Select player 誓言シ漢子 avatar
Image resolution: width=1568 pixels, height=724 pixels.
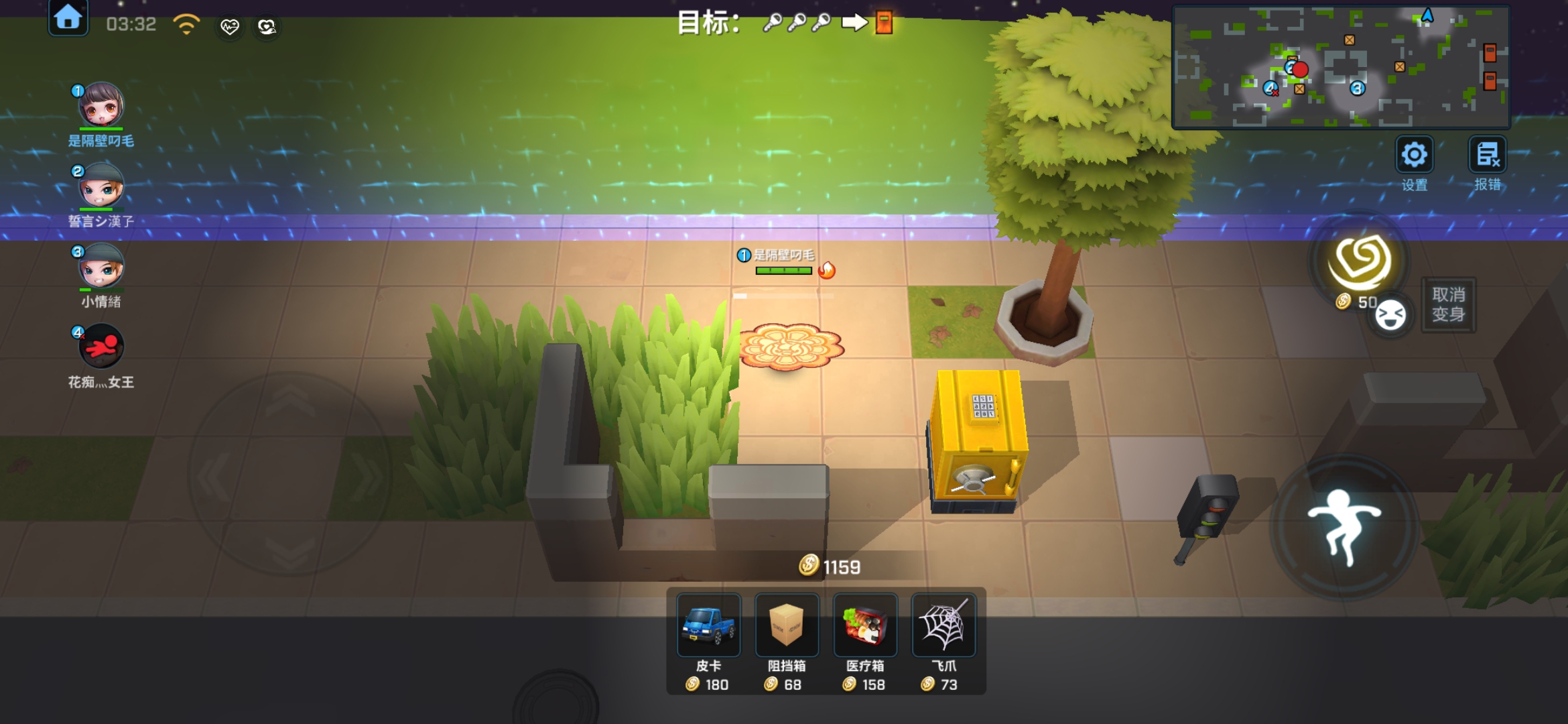pos(101,186)
